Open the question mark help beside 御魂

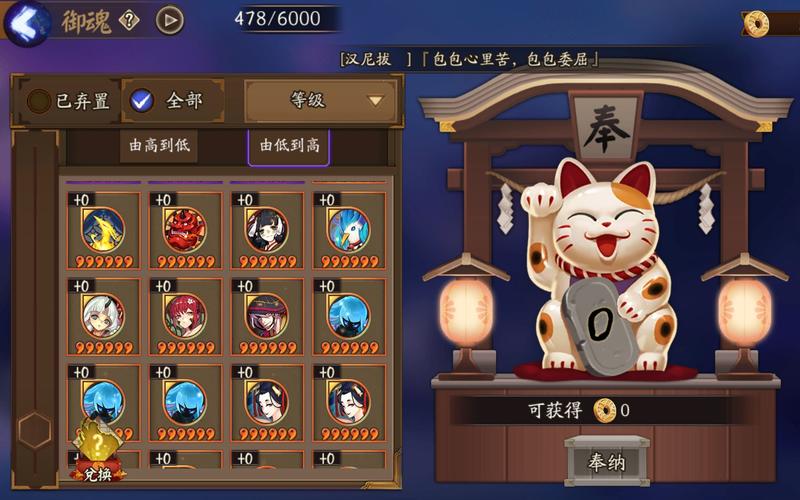click(128, 20)
